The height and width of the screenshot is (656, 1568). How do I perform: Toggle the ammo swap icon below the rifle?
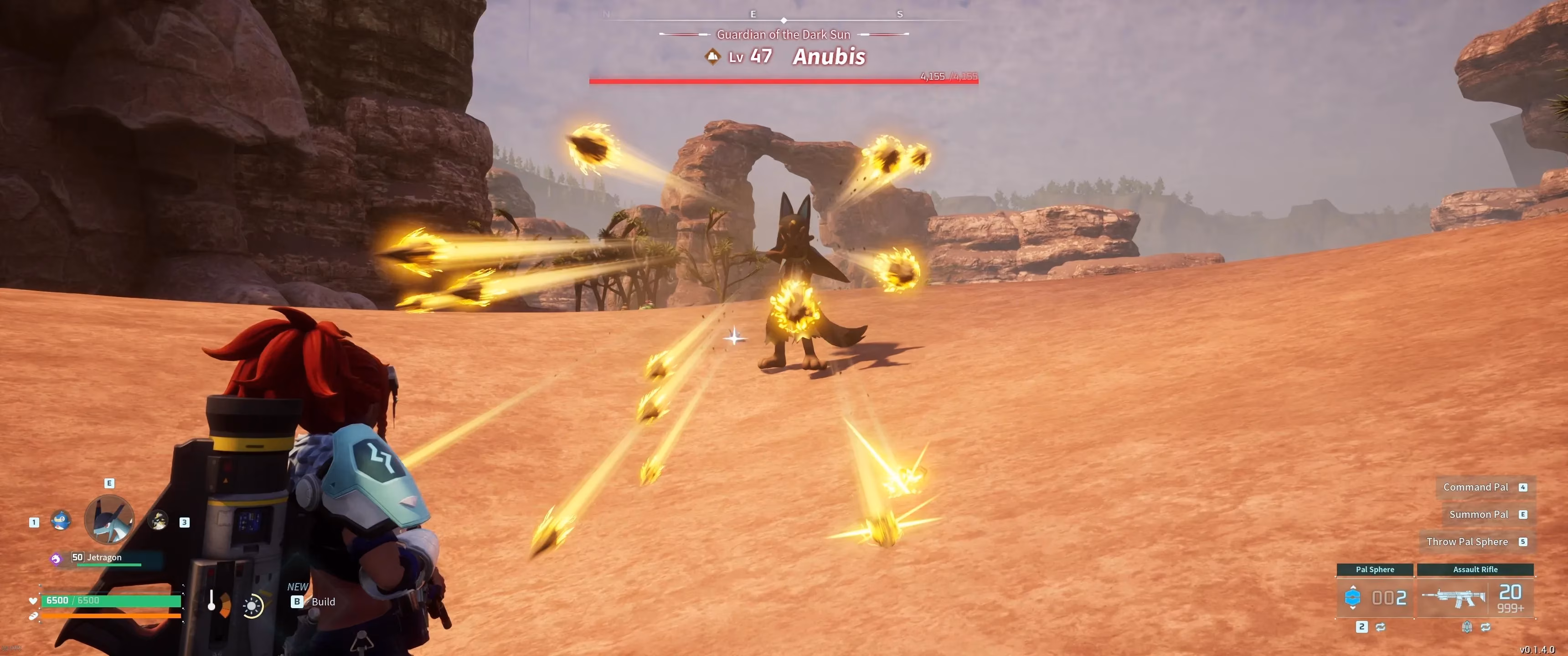point(1467,627)
